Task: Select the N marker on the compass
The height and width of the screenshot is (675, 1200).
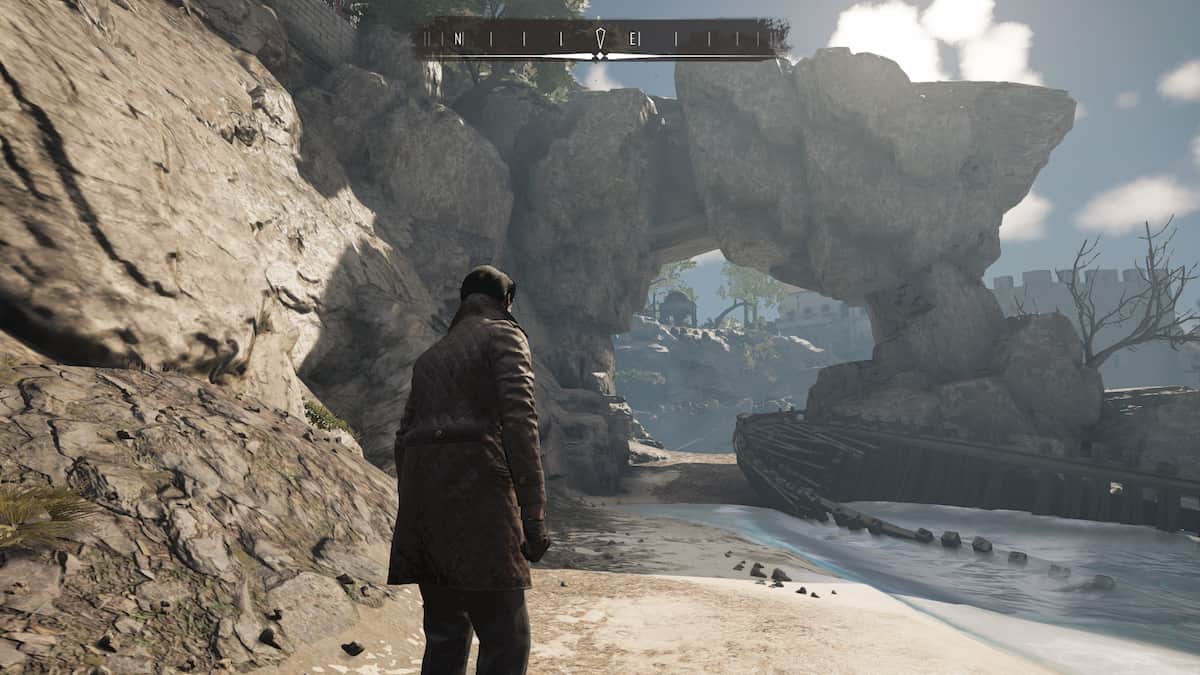Action: click(458, 39)
